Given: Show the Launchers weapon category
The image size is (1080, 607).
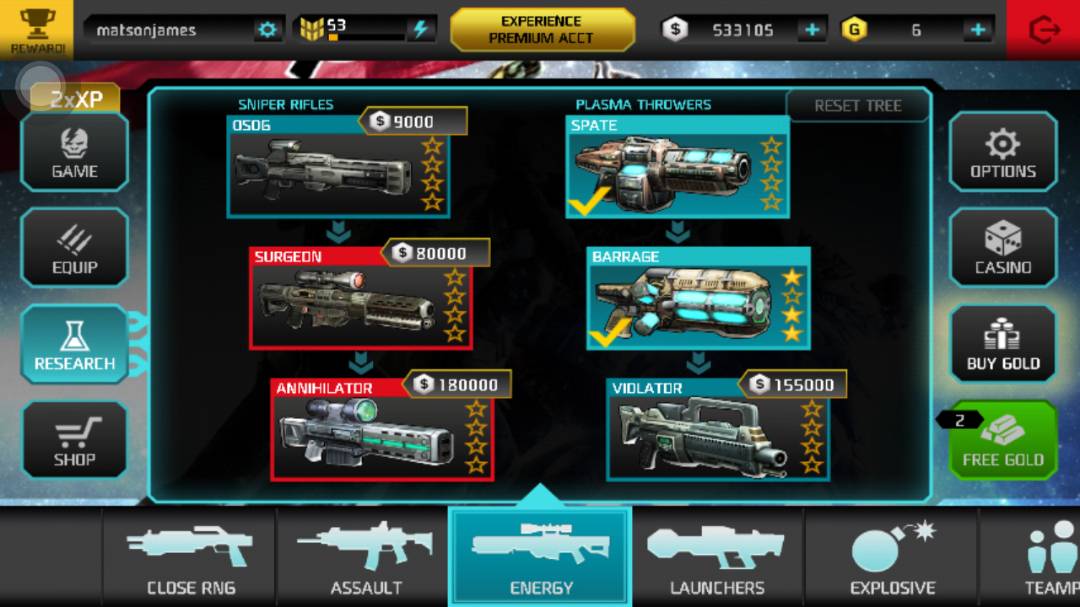Looking at the screenshot, I should point(717,557).
